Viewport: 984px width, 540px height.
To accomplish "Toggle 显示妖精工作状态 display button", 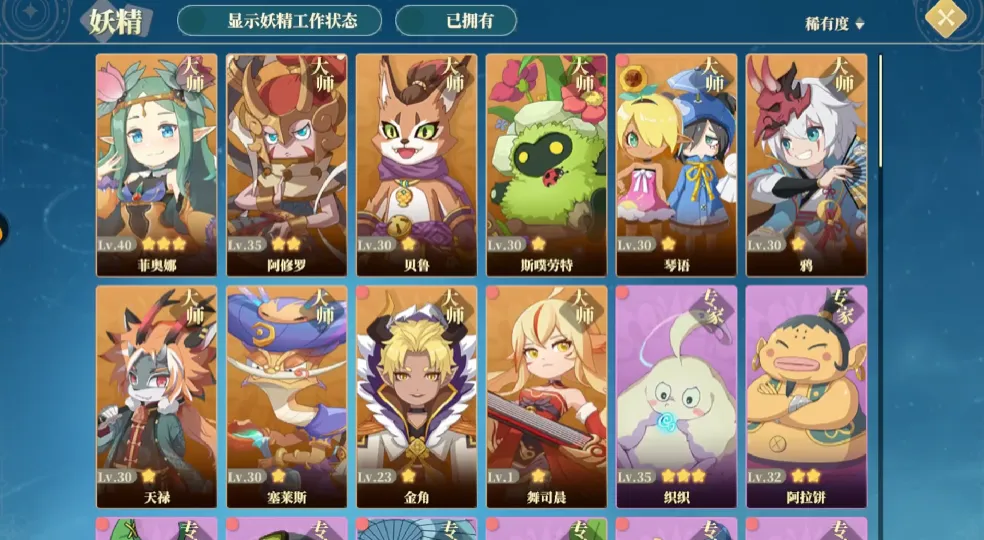I will pos(279,21).
